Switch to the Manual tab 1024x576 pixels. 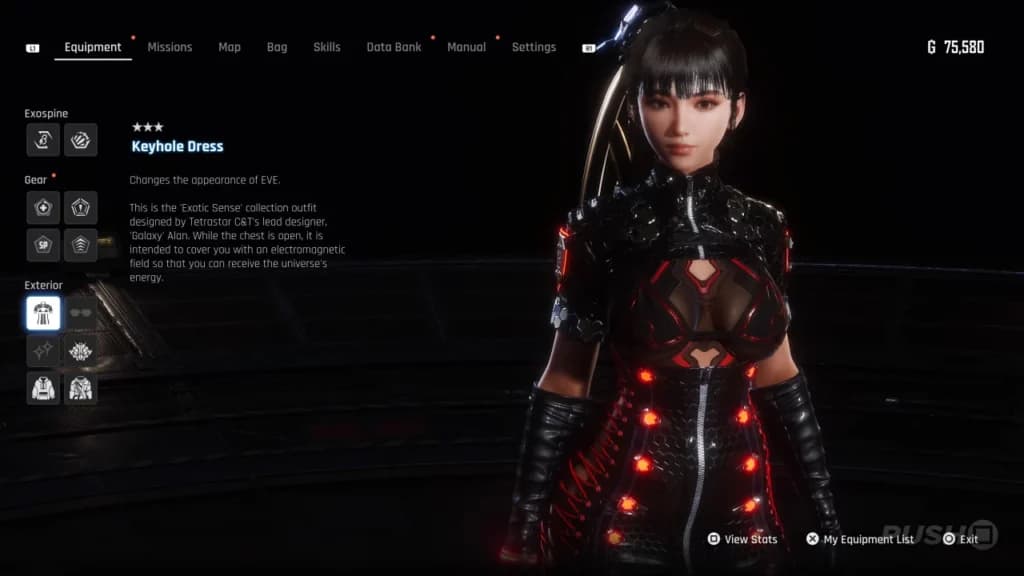(x=466, y=47)
